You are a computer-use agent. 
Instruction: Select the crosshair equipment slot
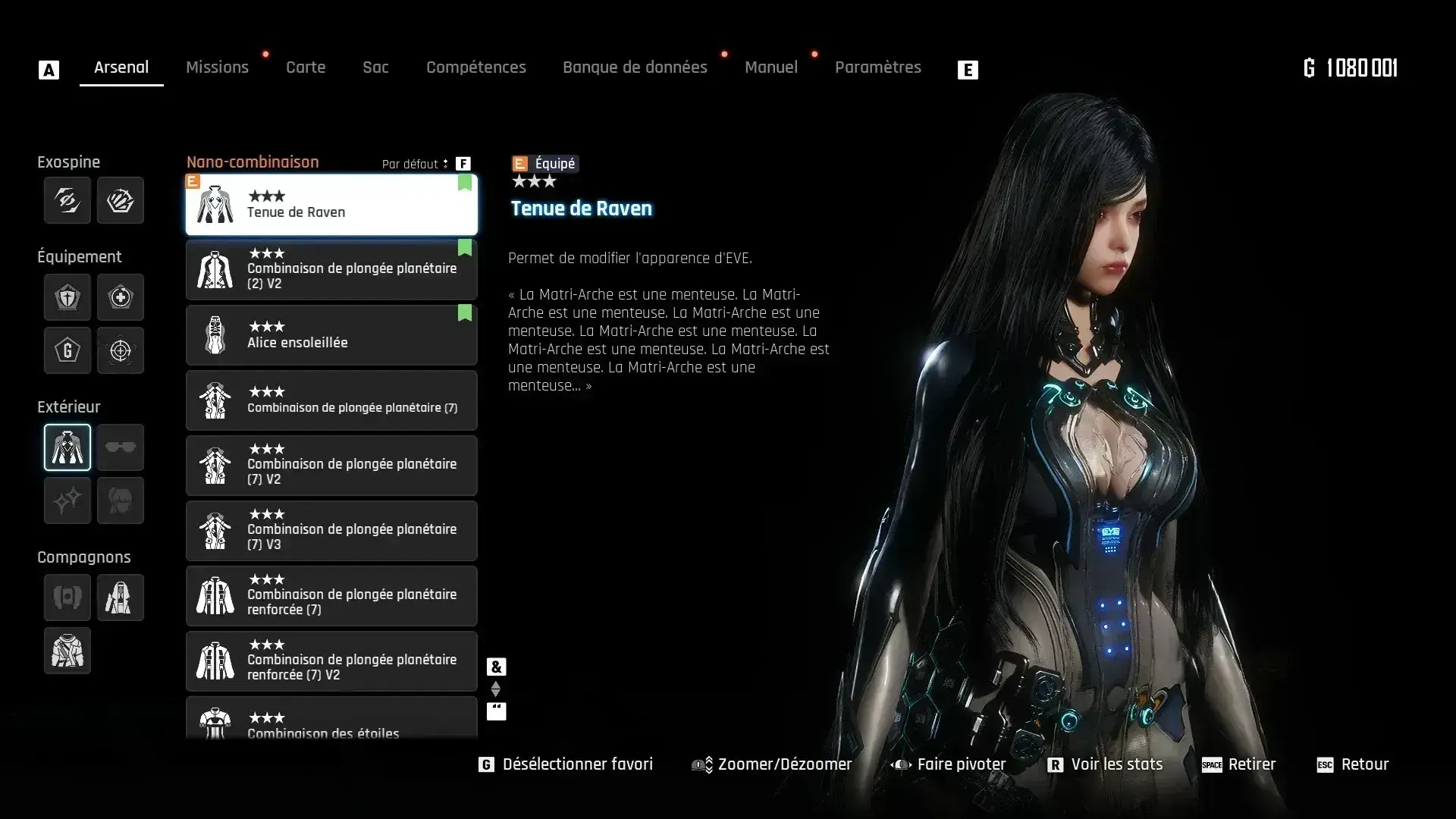[x=121, y=350]
